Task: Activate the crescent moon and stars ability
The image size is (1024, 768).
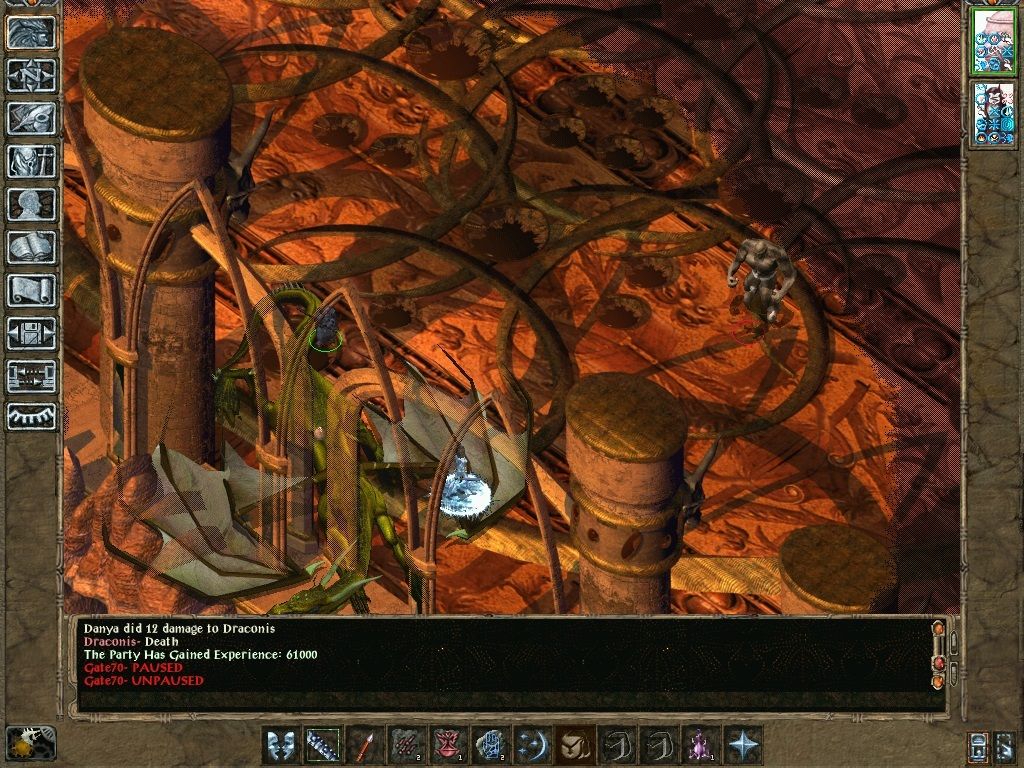Action: pos(533,745)
